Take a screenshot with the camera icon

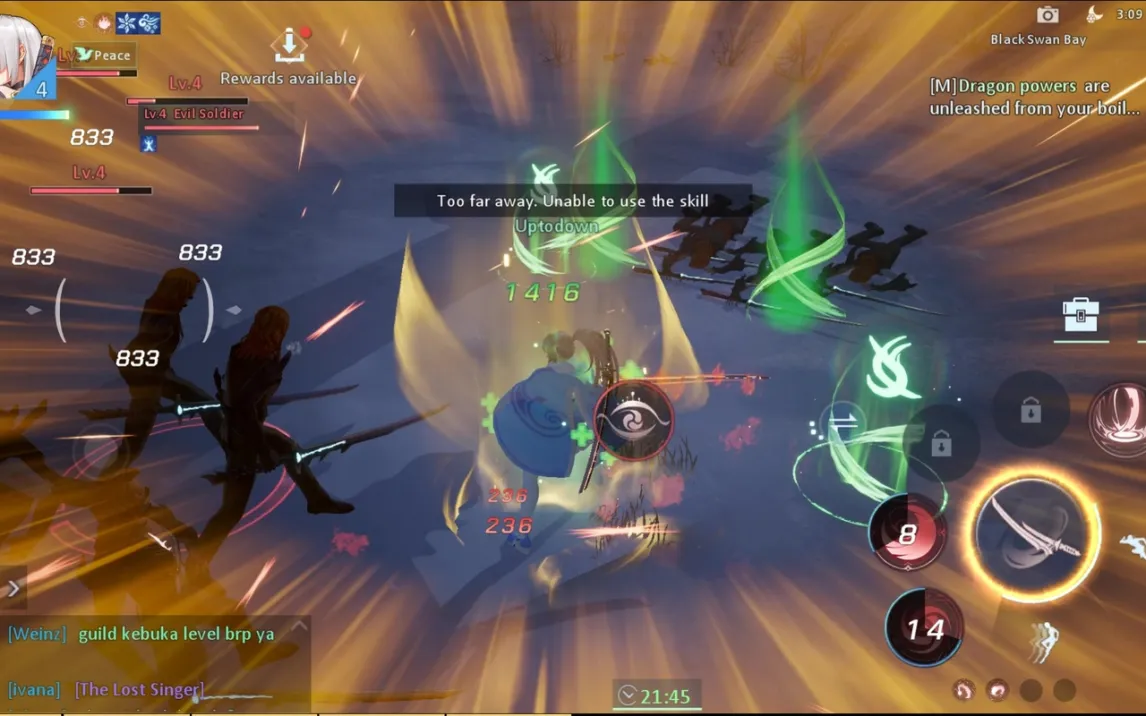[x=1047, y=14]
